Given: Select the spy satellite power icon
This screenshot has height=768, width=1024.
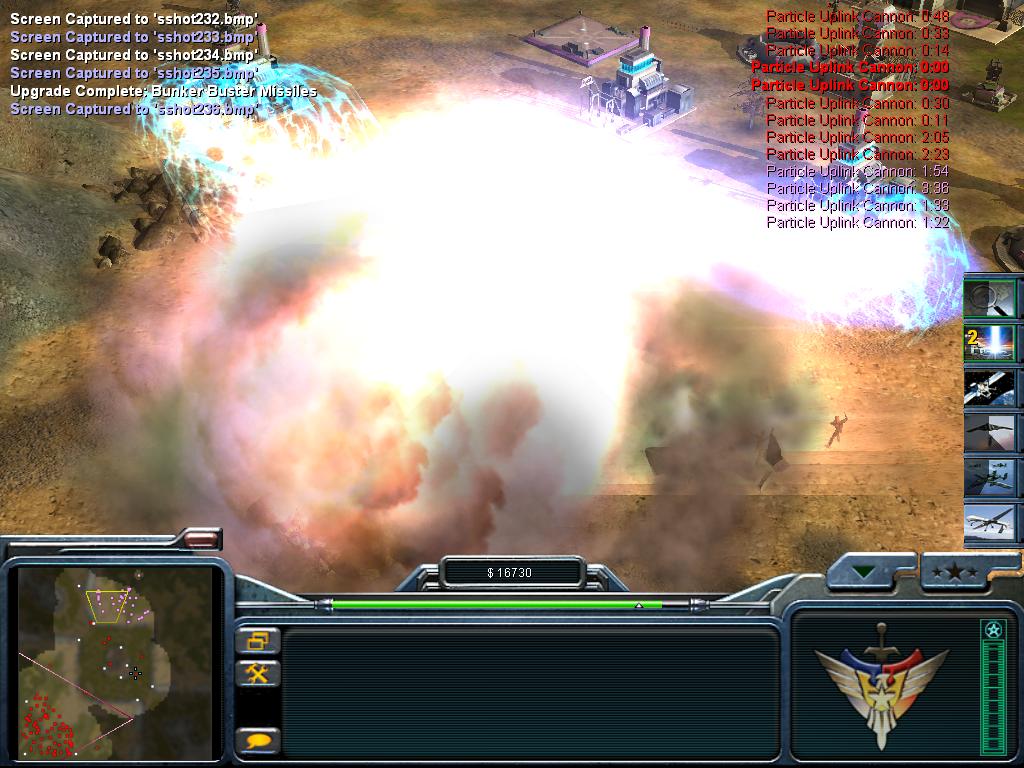Looking at the screenshot, I should coord(989,387).
